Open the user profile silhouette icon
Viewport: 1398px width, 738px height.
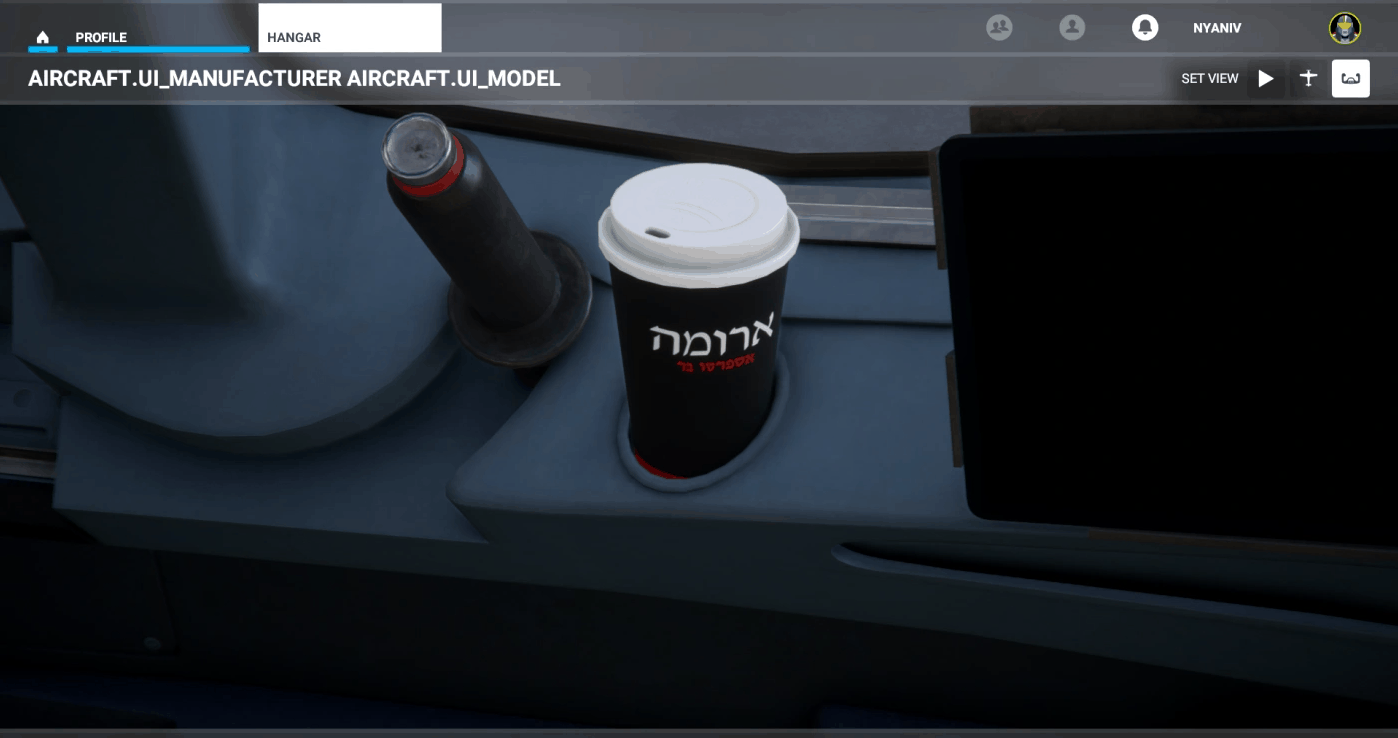click(x=1072, y=28)
